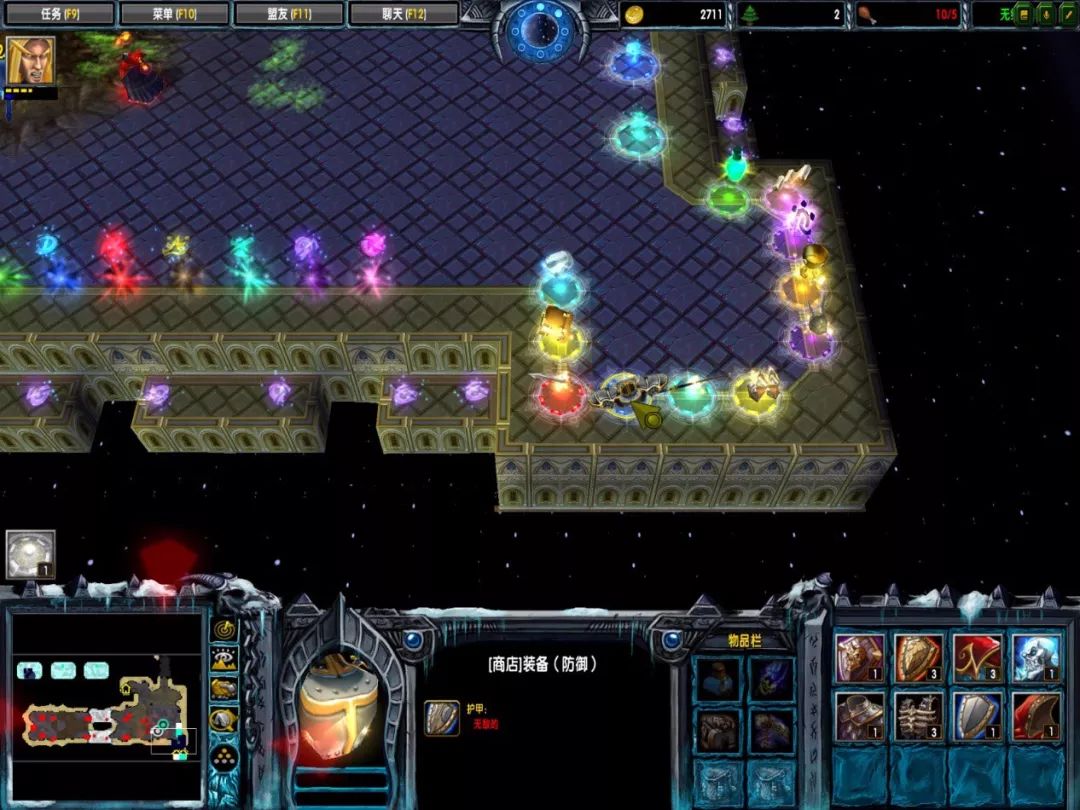Select the hero portrait icon
The width and height of the screenshot is (1080, 810).
31,61
